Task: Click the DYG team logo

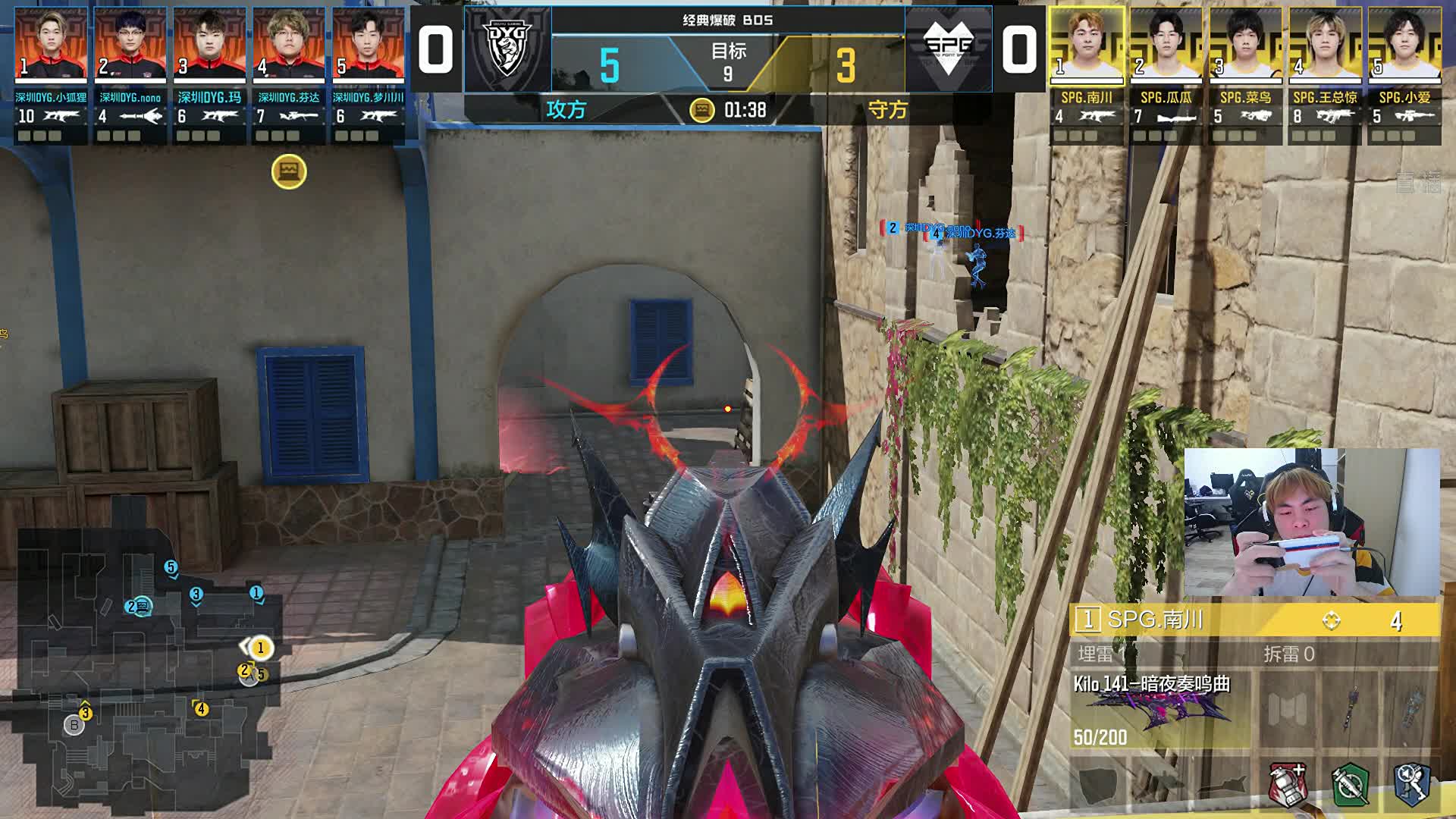Action: tap(507, 49)
